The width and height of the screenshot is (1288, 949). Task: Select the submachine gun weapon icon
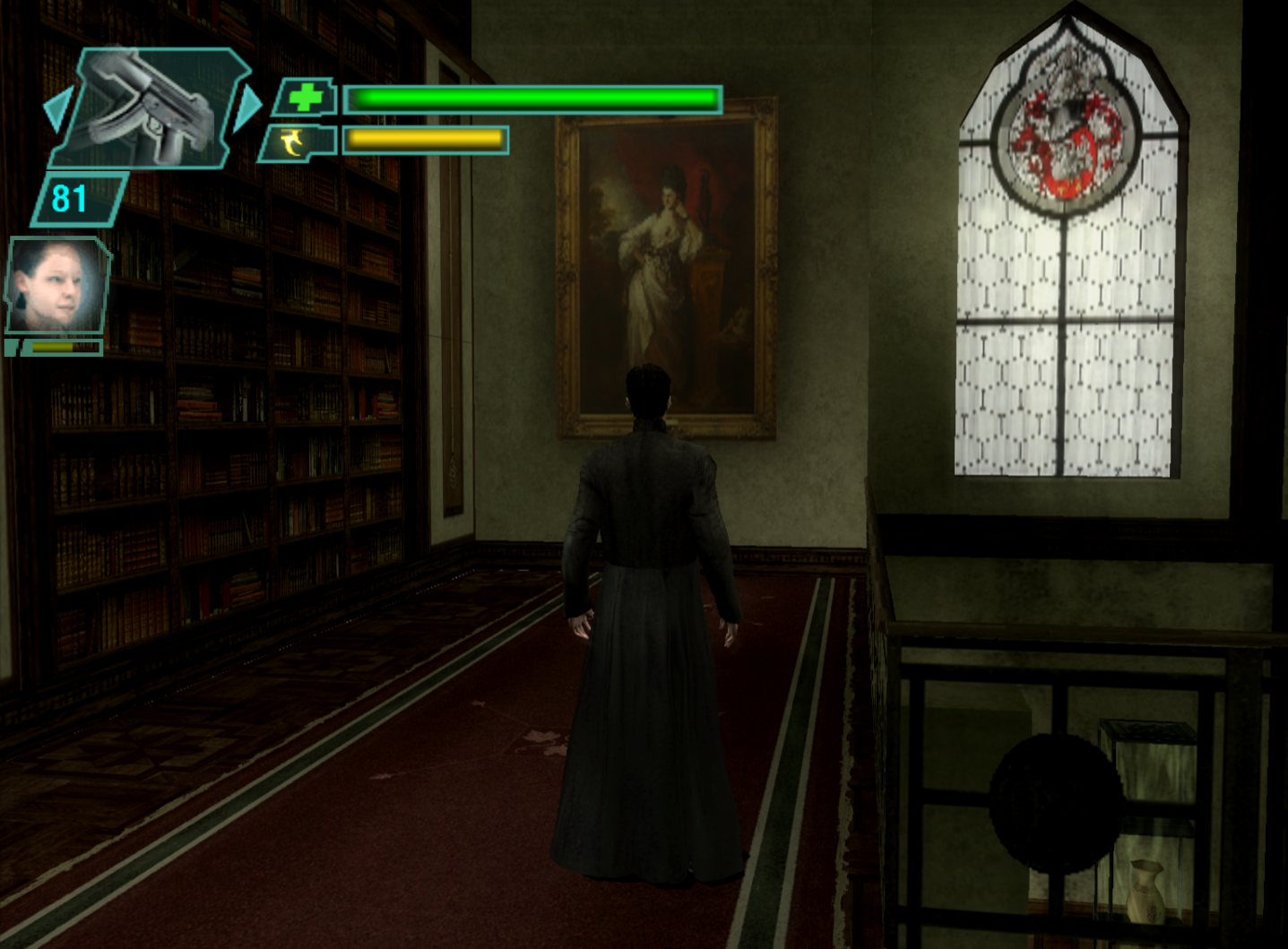click(151, 108)
